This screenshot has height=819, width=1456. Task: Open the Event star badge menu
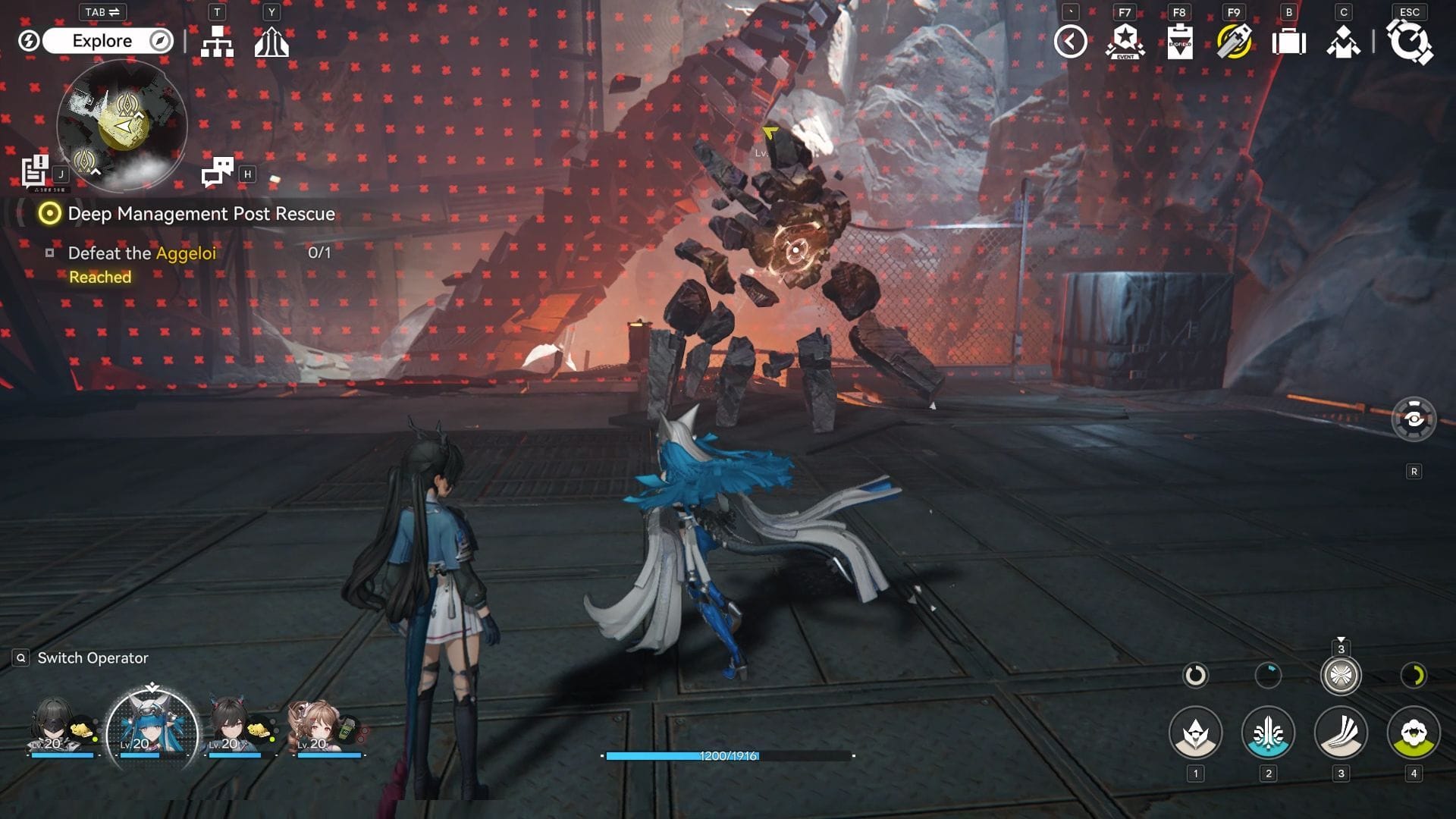pyautogui.click(x=1125, y=42)
